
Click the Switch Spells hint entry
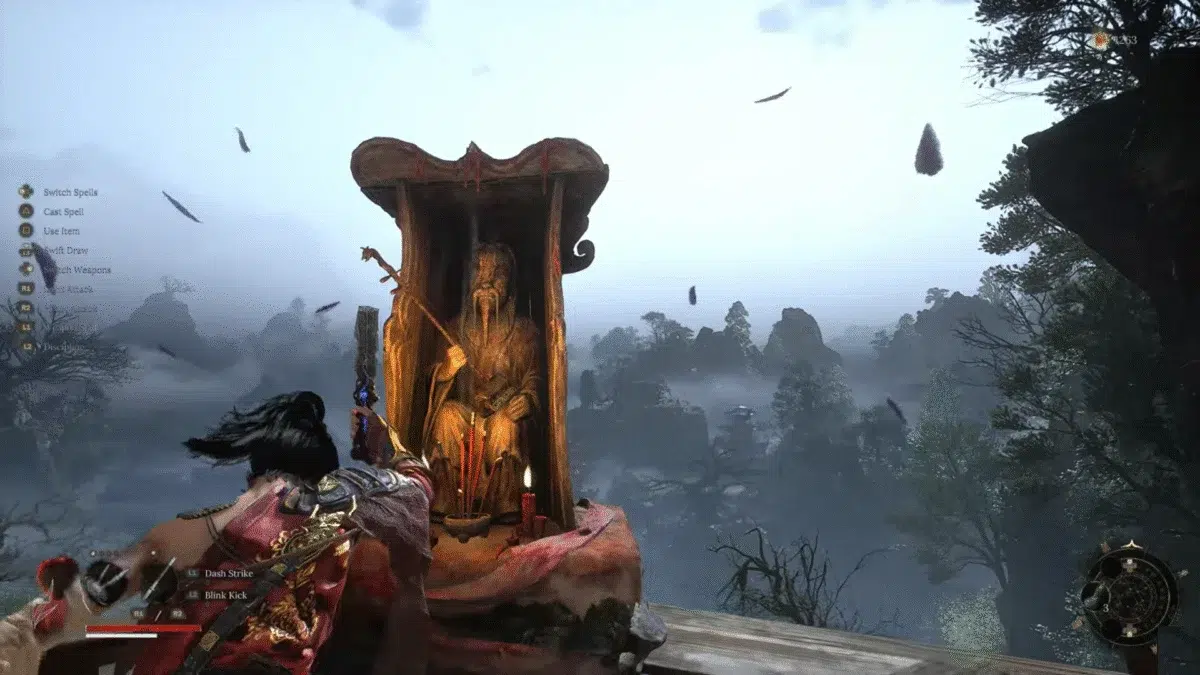coord(70,192)
